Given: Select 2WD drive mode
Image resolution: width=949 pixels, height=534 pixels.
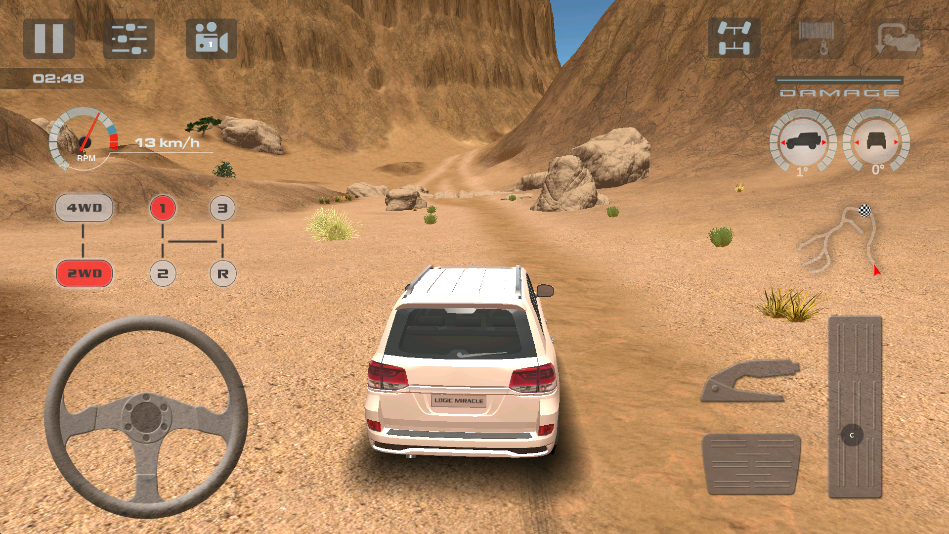Looking at the screenshot, I should (x=84, y=273).
